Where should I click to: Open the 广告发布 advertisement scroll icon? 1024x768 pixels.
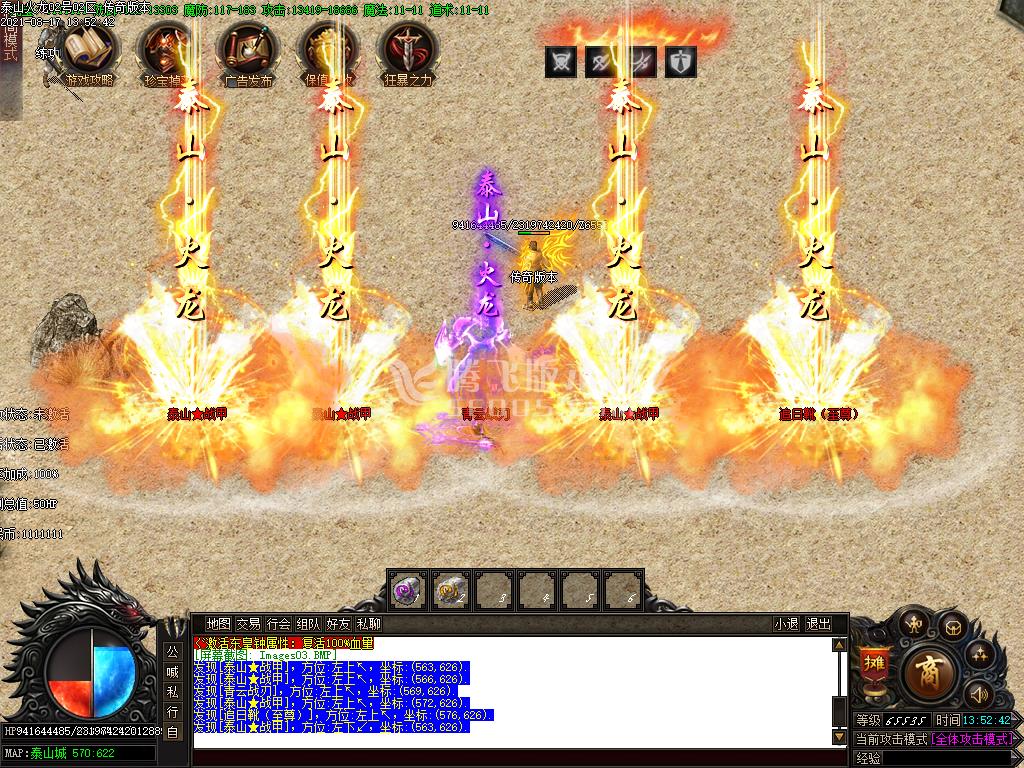click(x=247, y=52)
